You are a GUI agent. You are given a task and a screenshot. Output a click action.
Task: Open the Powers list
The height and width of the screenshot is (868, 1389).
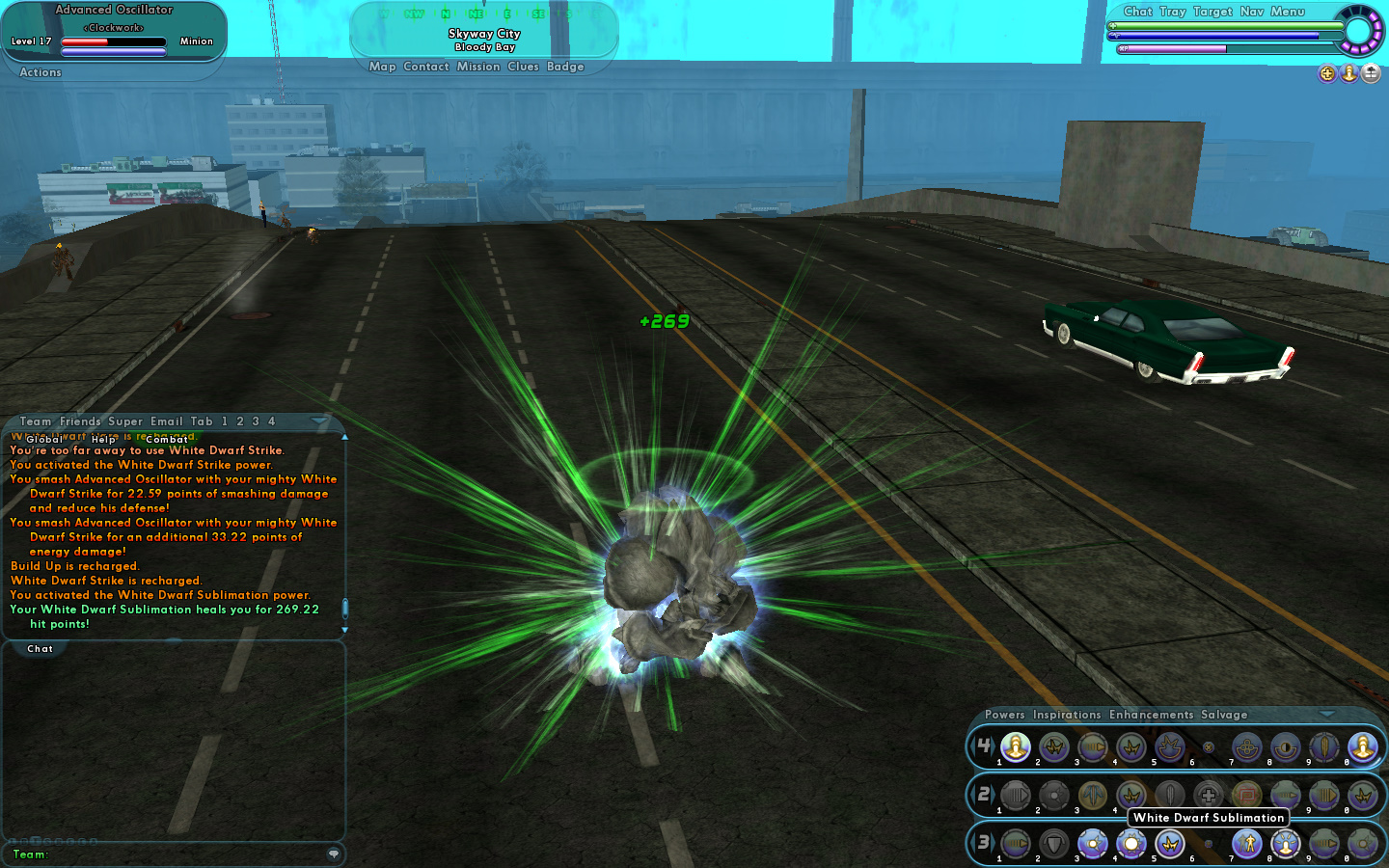tap(1004, 715)
